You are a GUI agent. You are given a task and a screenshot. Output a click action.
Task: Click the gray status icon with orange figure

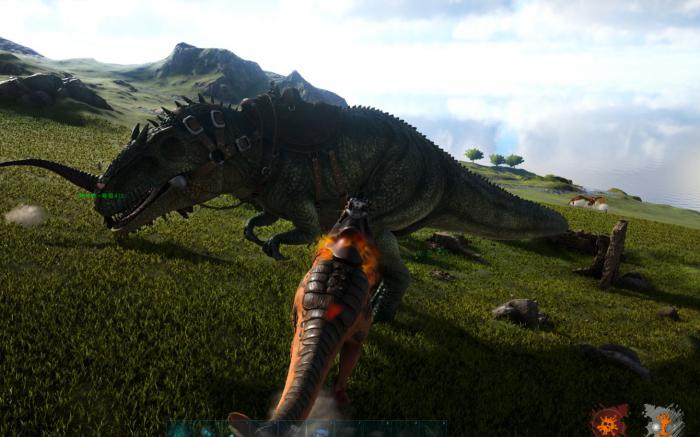[x=663, y=420]
